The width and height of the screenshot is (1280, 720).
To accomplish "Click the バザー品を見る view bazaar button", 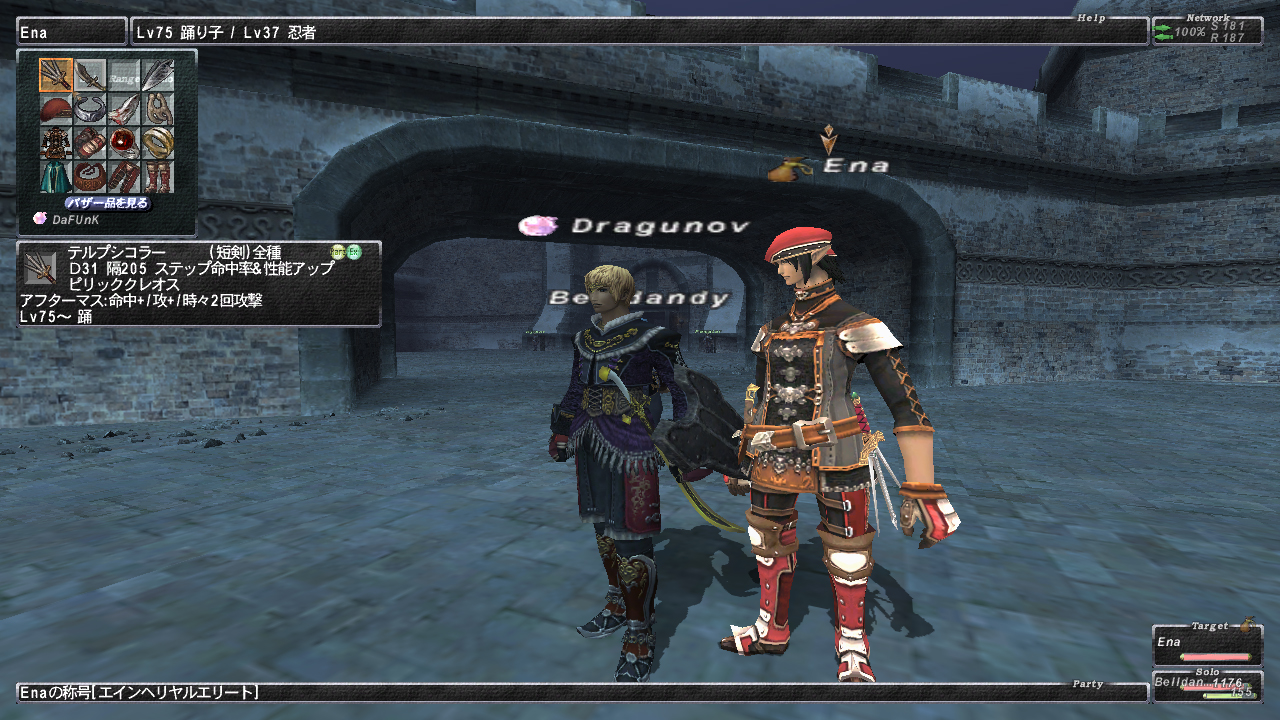I will coord(107,203).
